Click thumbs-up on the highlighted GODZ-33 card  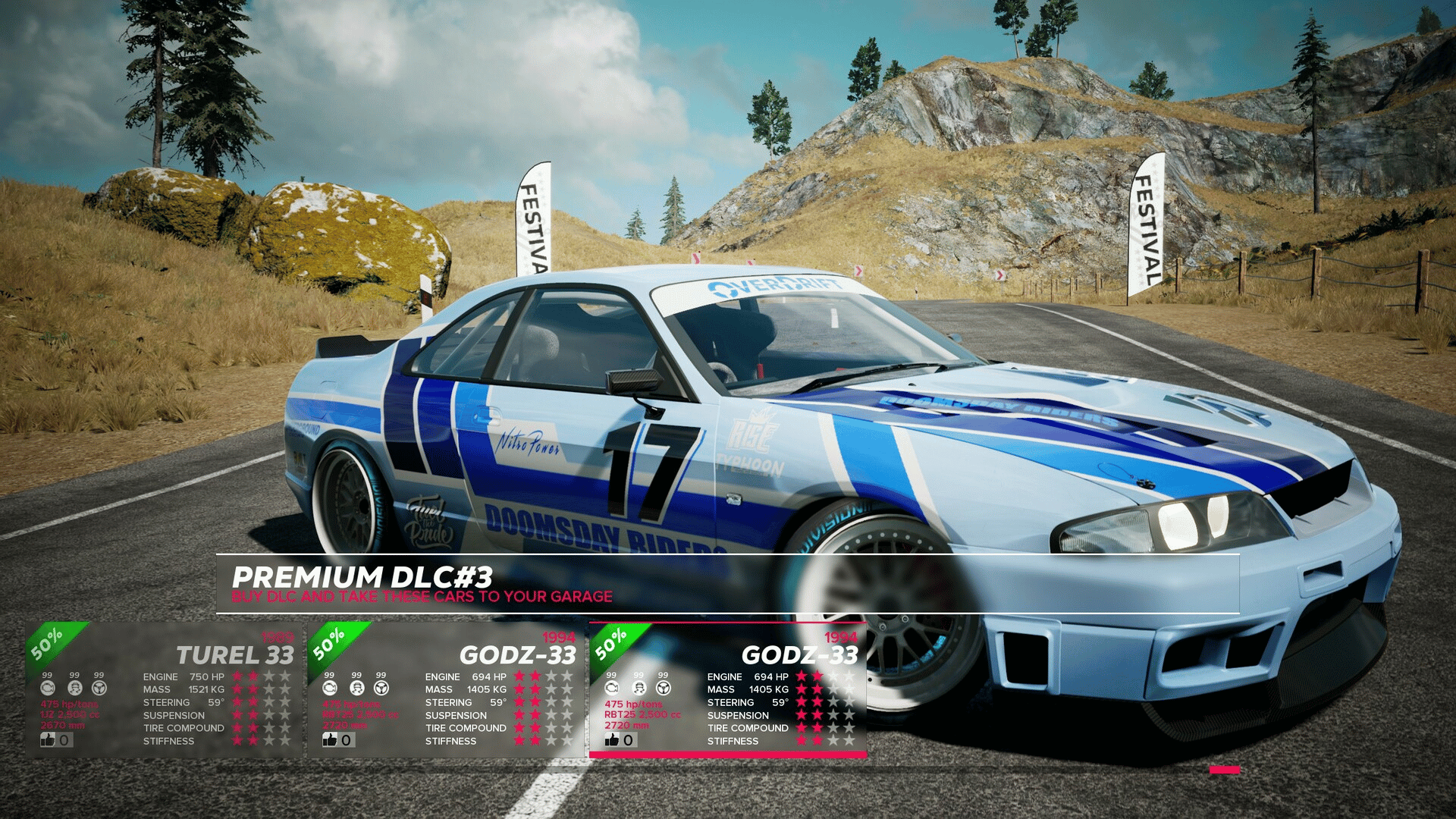(x=613, y=739)
